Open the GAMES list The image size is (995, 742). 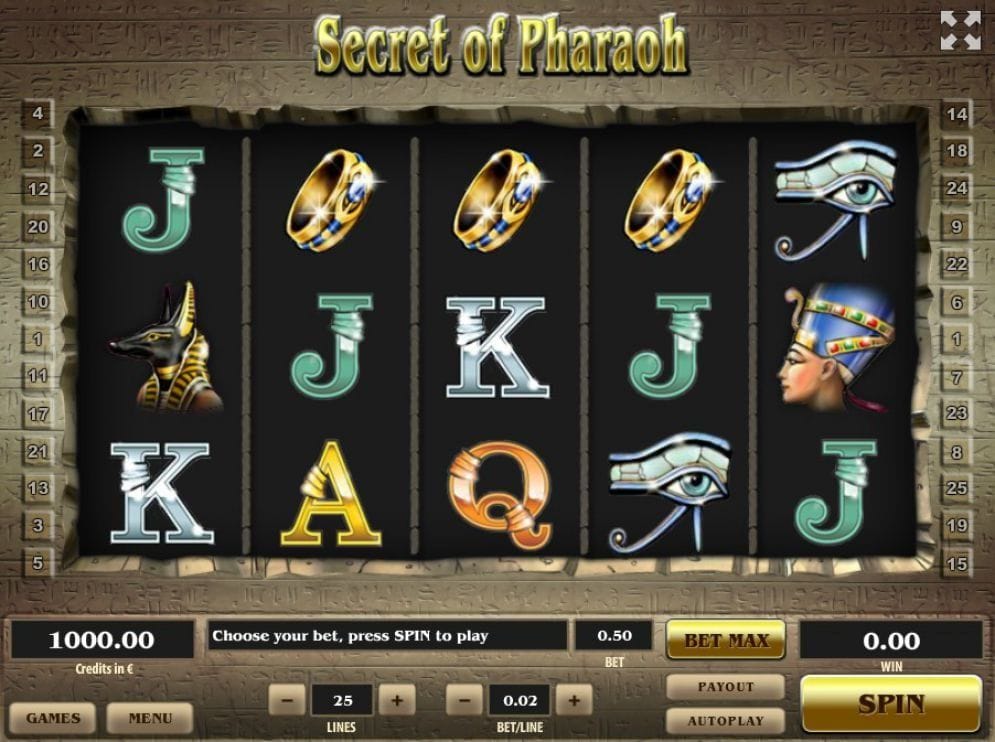(53, 718)
